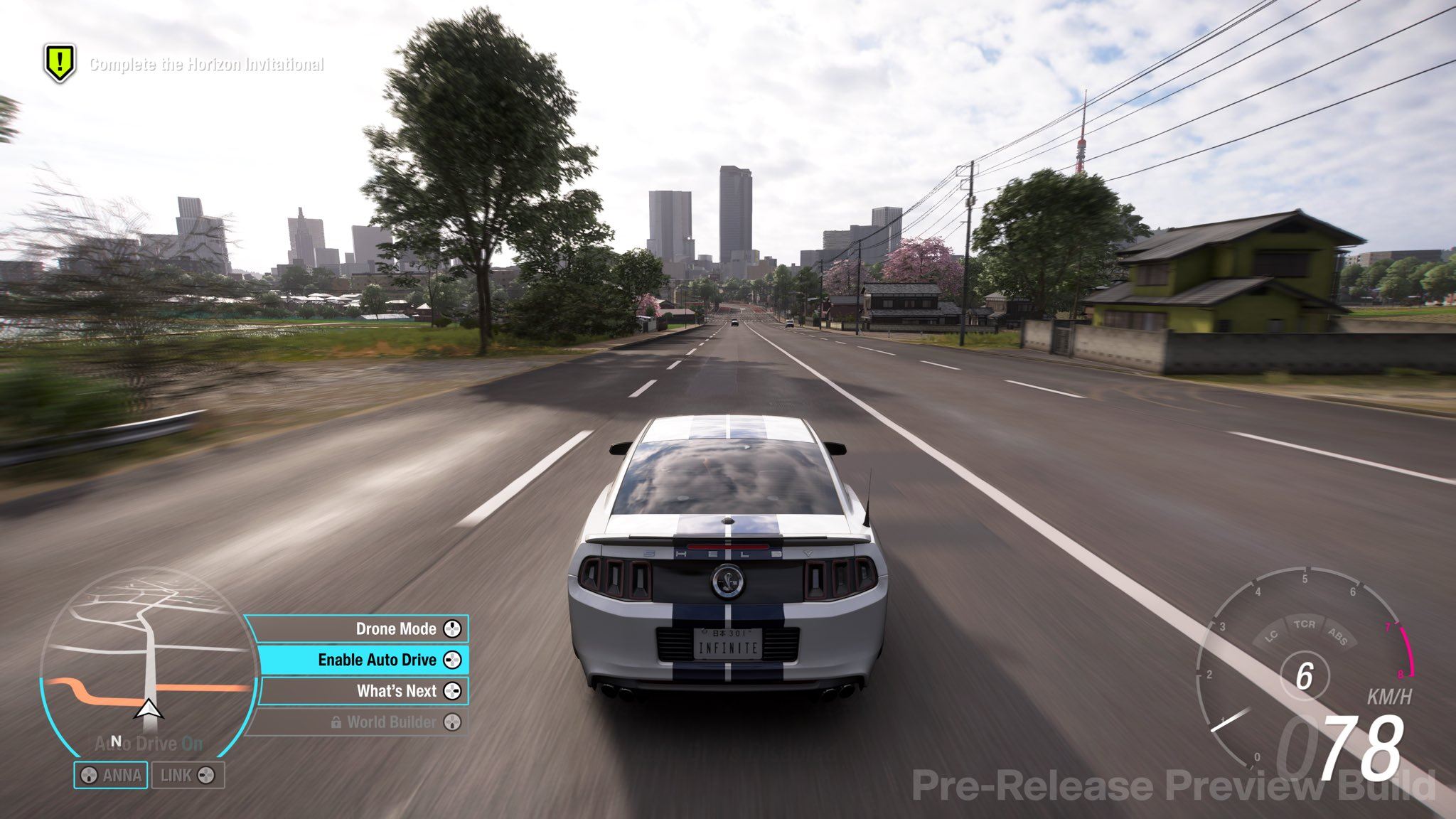Viewport: 1456px width, 819px height.
Task: Open the What's Next entry
Action: click(x=364, y=690)
